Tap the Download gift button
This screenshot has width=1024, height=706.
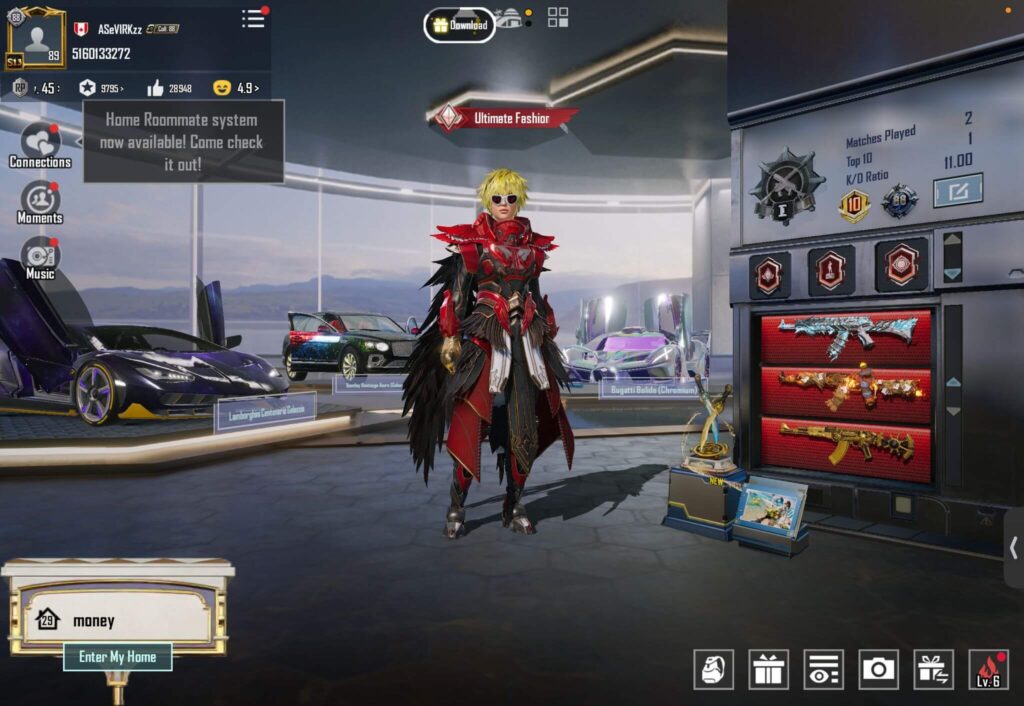point(459,25)
